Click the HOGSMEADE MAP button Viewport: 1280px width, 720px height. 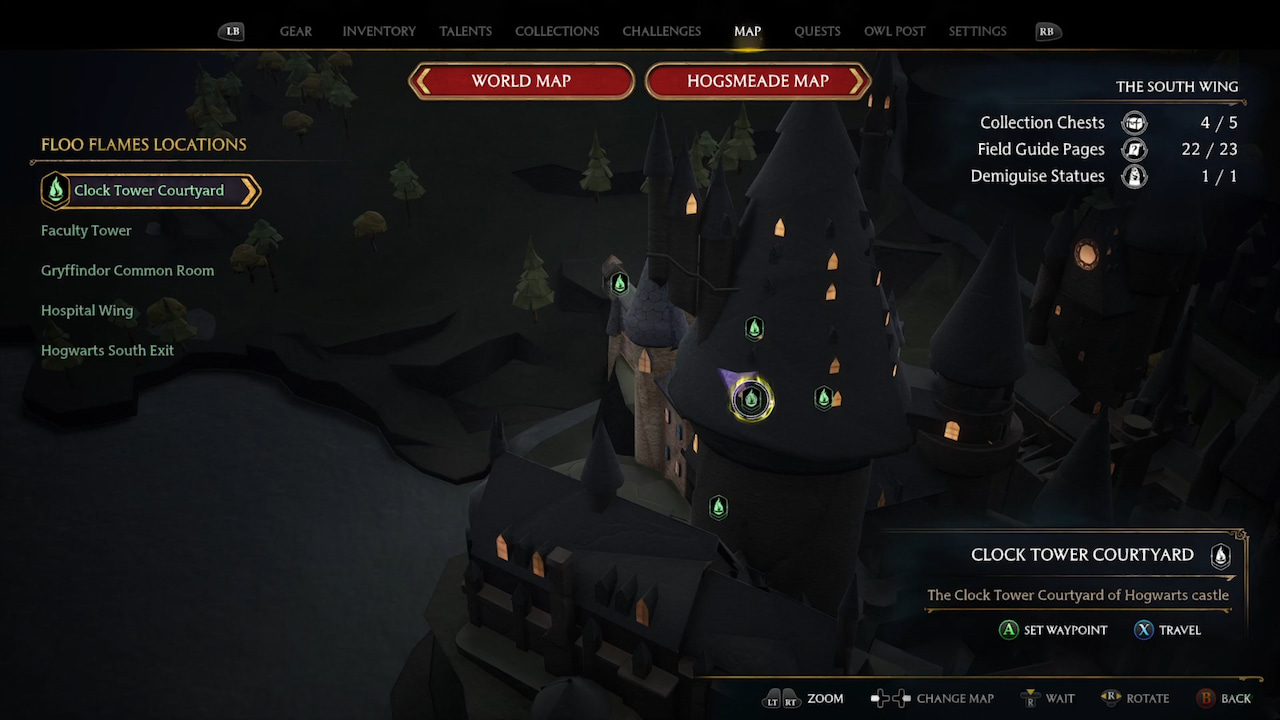point(758,81)
